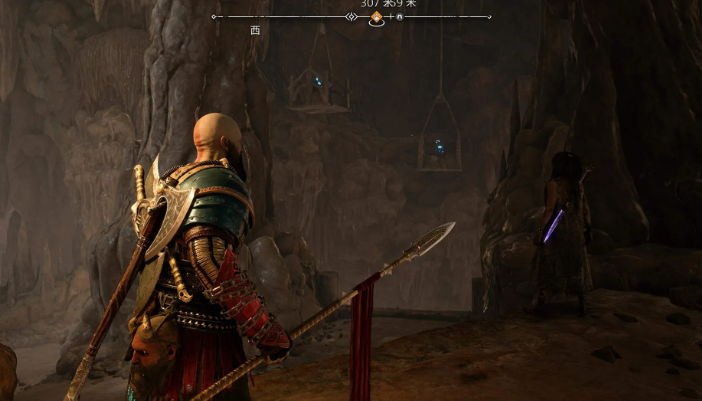Click the small grey marker on compass

pyautogui.click(x=399, y=18)
